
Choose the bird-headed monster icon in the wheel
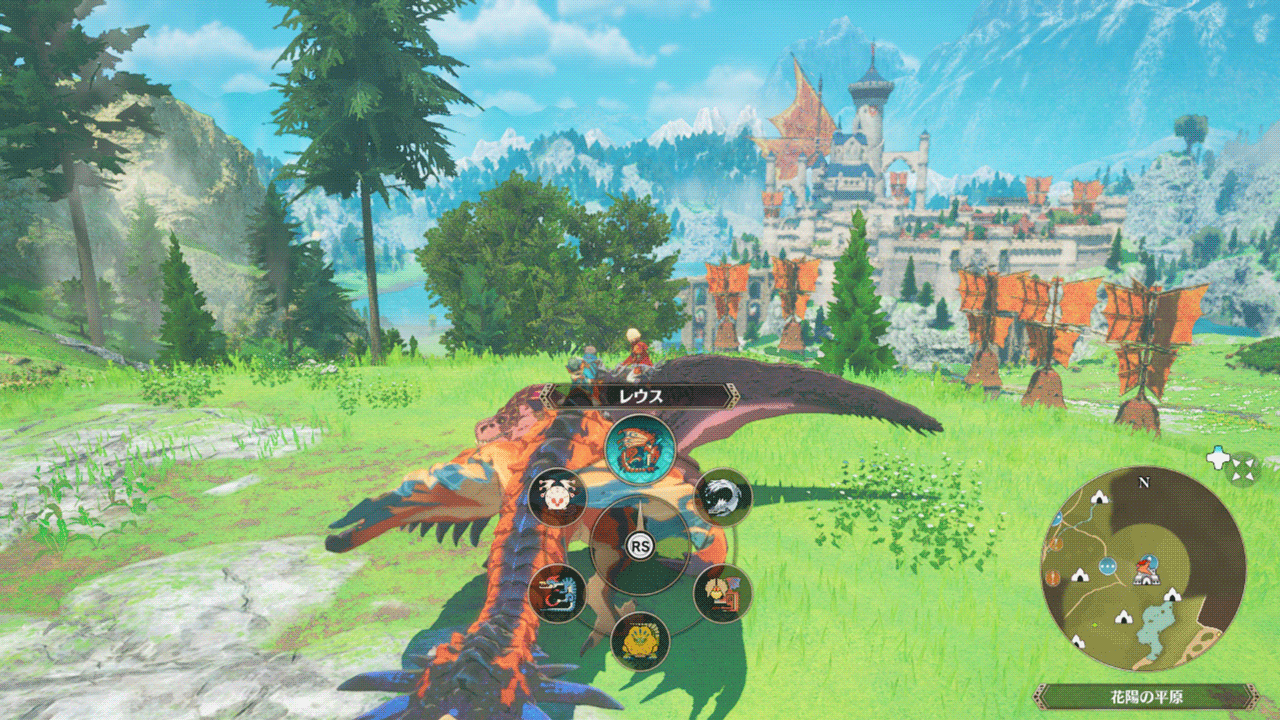[722, 593]
